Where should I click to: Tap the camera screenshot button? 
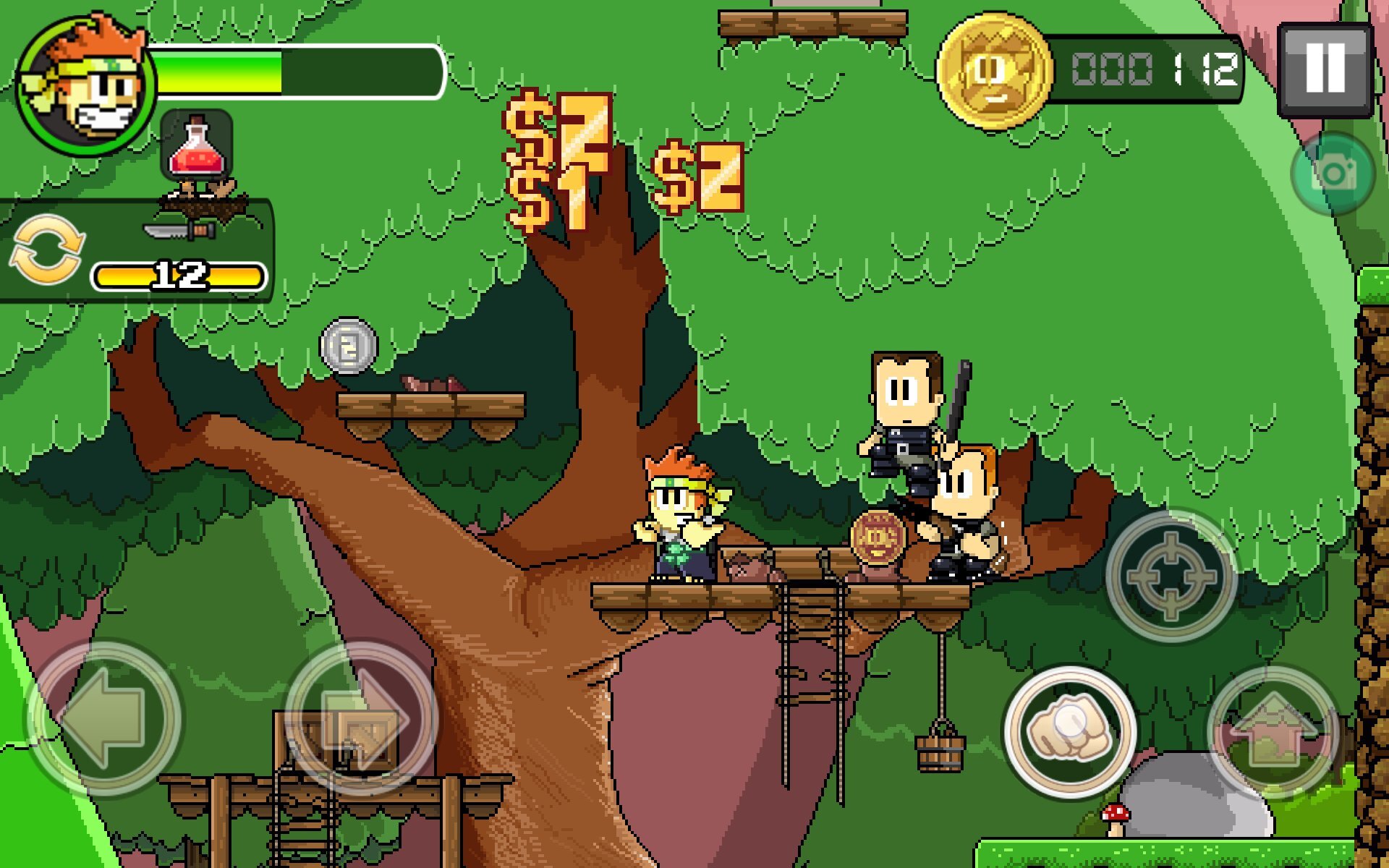point(1333,174)
